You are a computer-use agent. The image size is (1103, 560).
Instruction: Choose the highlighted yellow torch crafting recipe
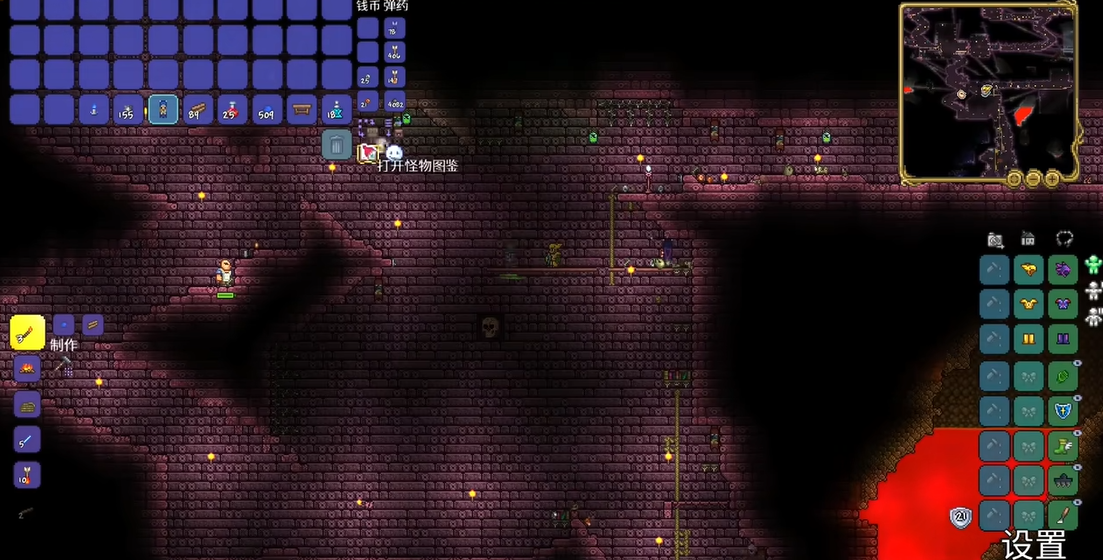[27, 332]
